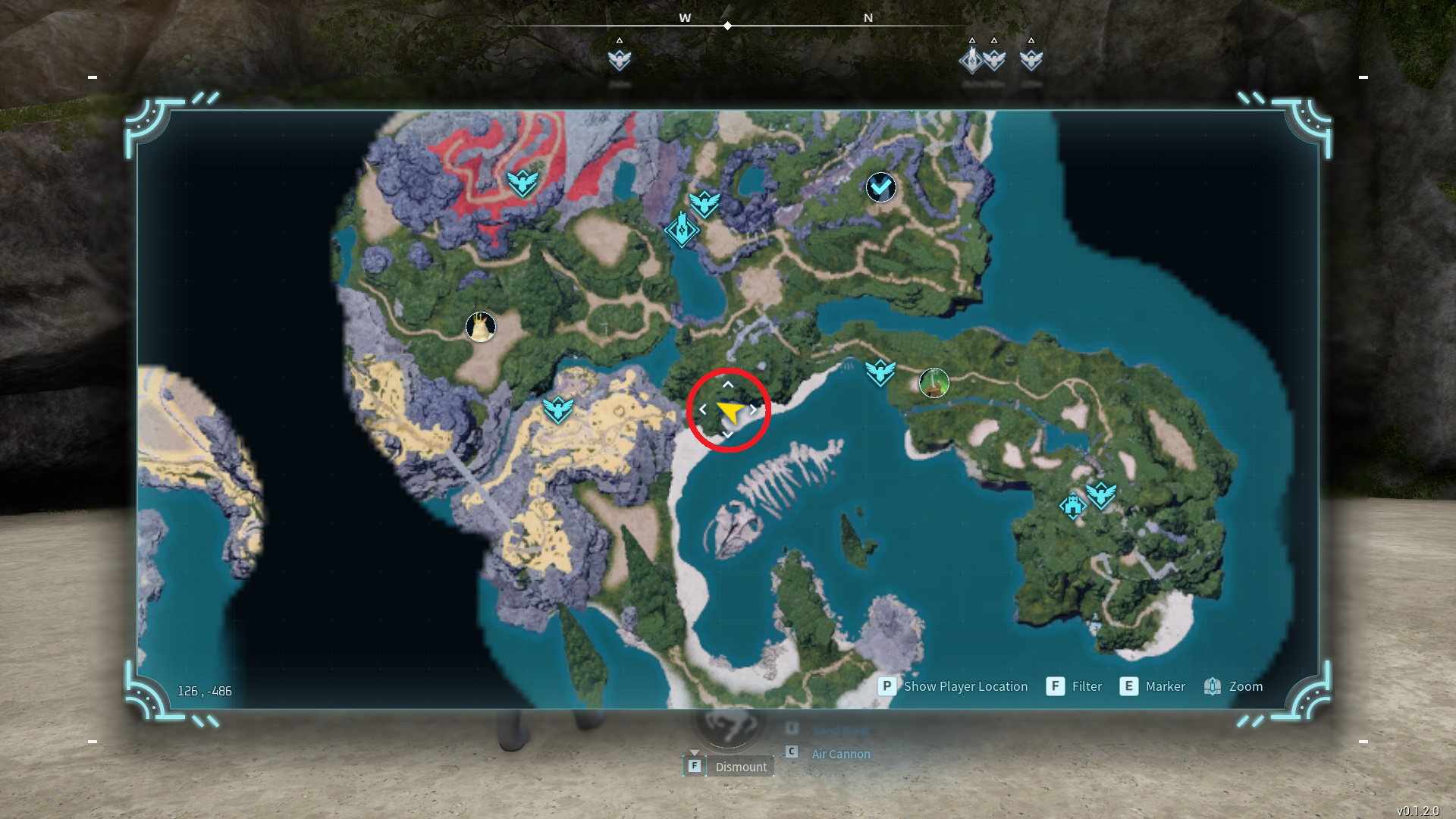Viewport: 1456px width, 819px height.
Task: Choose fast travel statue next to base marker
Action: point(1100,495)
